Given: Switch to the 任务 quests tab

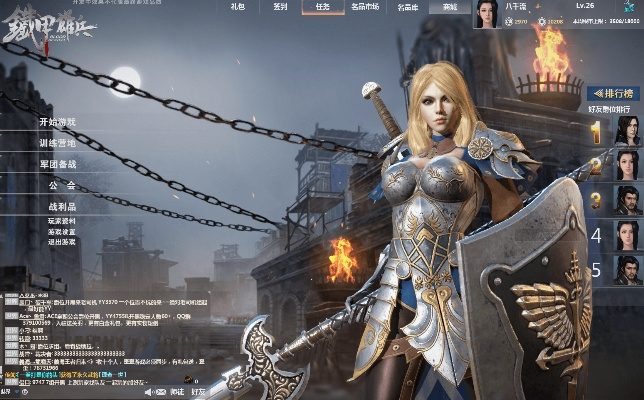Looking at the screenshot, I should (321, 7).
